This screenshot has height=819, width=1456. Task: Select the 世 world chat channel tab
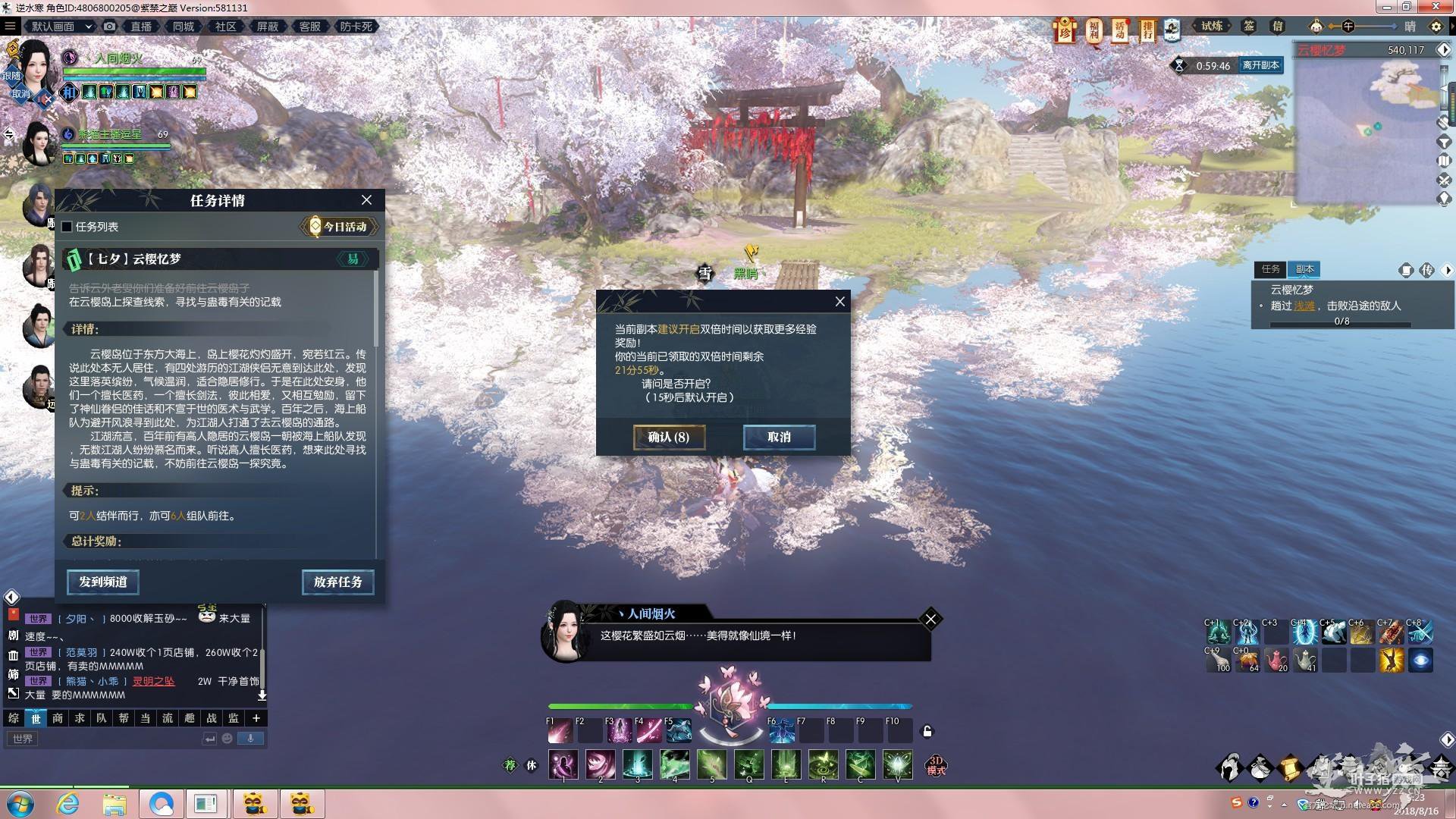[36, 718]
